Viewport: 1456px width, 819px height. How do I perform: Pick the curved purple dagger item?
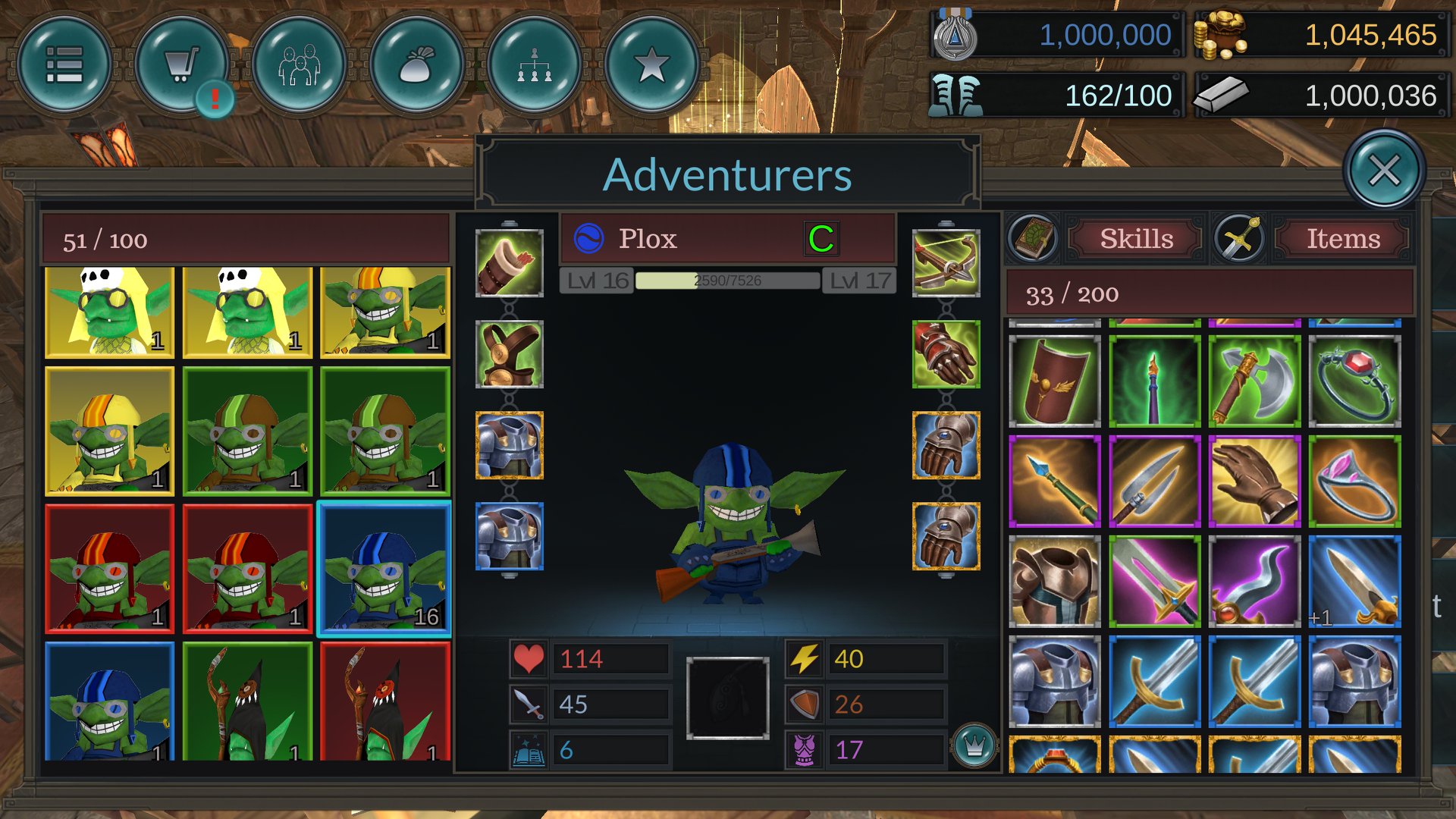[1254, 582]
